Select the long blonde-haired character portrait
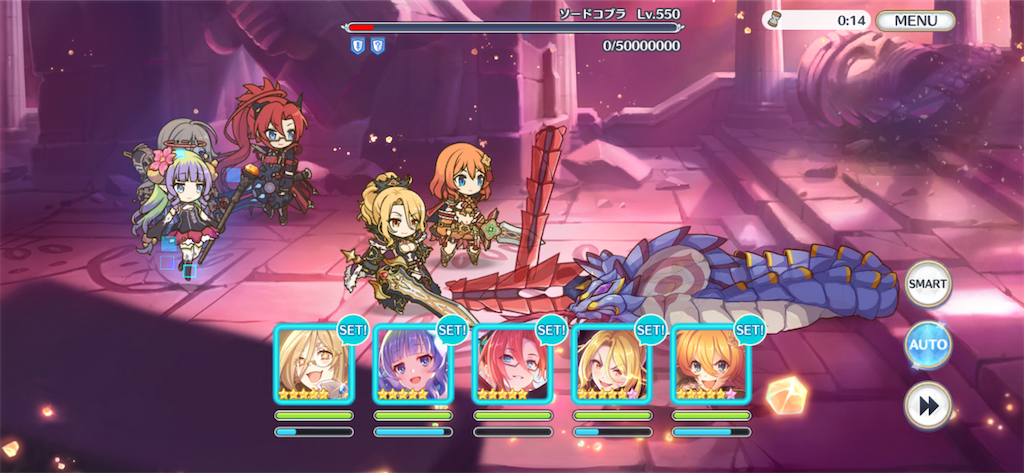The height and width of the screenshot is (473, 1024). (x=610, y=364)
